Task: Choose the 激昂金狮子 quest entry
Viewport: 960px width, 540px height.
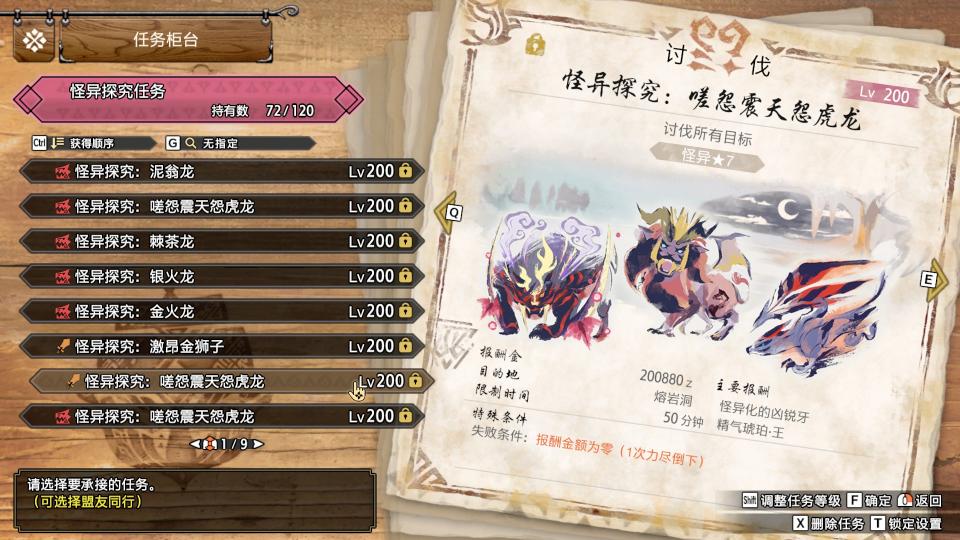Action: tap(222, 346)
